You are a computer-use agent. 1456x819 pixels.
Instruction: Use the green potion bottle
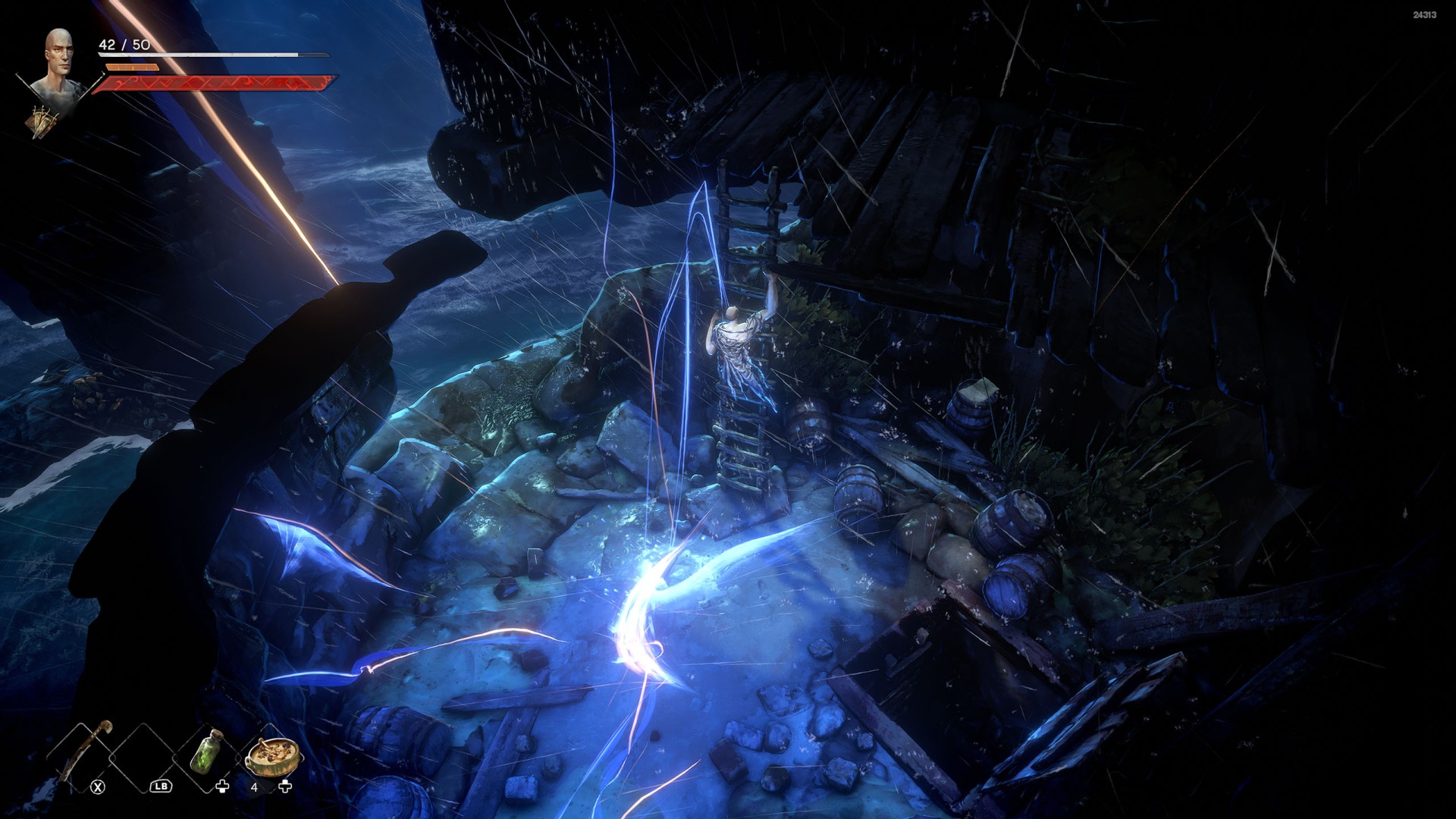[206, 752]
